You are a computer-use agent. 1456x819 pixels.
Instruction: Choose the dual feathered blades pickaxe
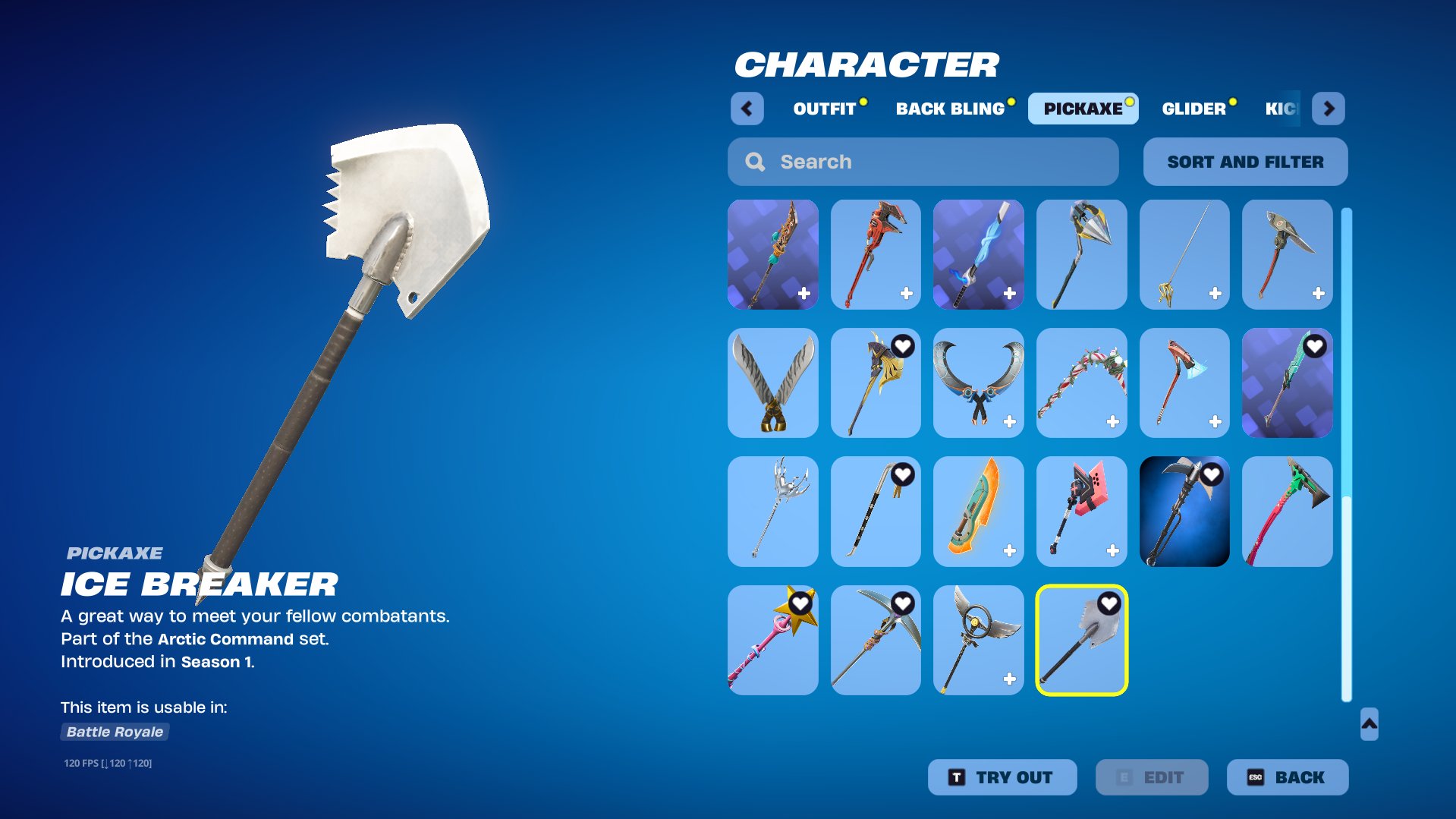click(x=772, y=383)
